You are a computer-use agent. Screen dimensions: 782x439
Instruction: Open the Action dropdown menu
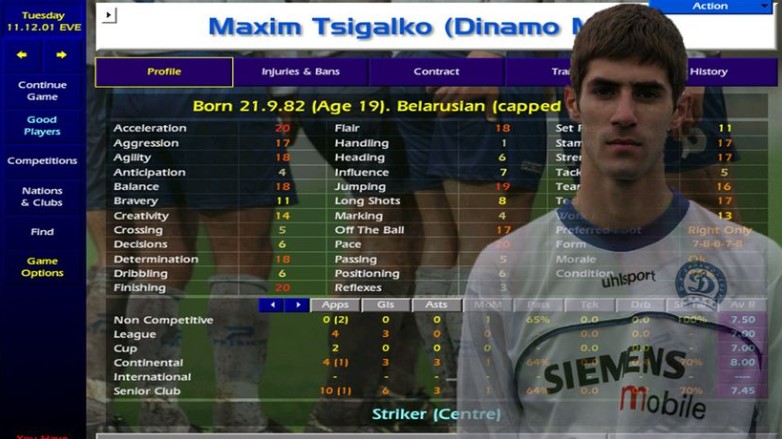coord(710,6)
